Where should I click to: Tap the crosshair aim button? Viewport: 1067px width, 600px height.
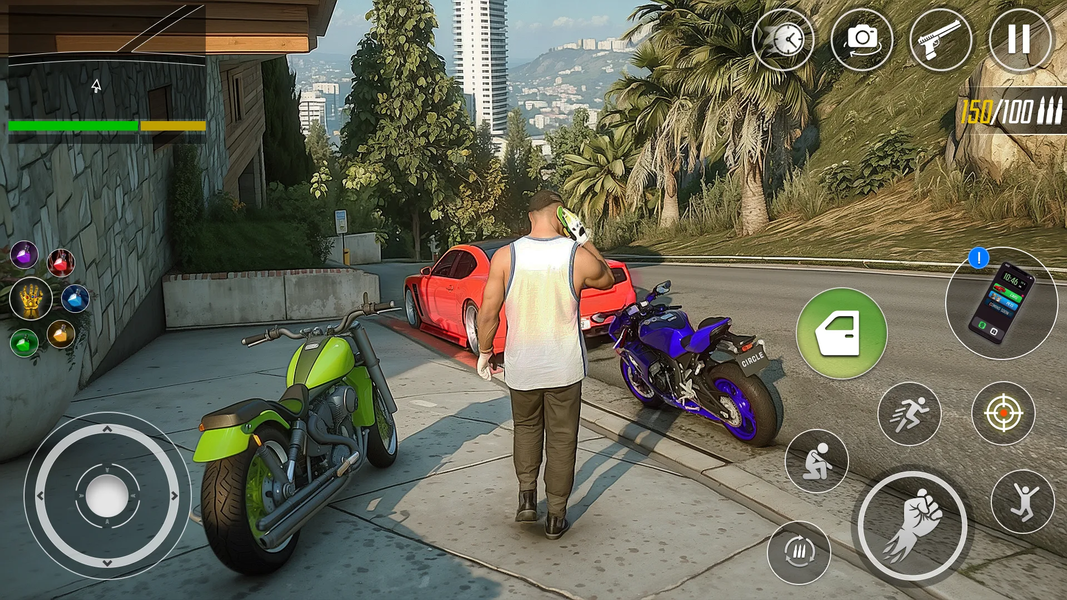[x=1002, y=413]
